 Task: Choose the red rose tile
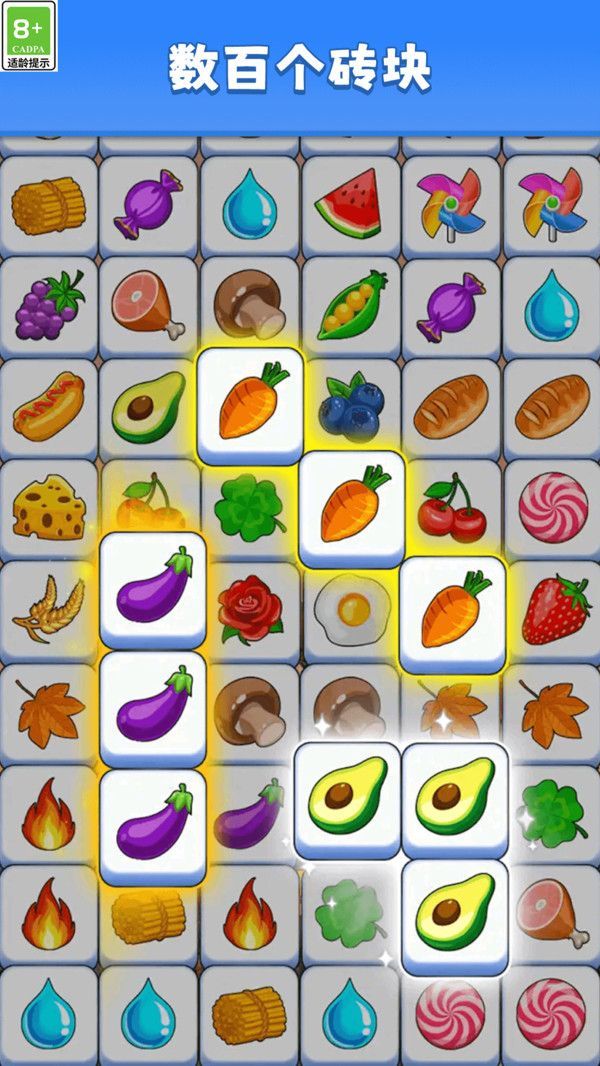click(x=251, y=608)
